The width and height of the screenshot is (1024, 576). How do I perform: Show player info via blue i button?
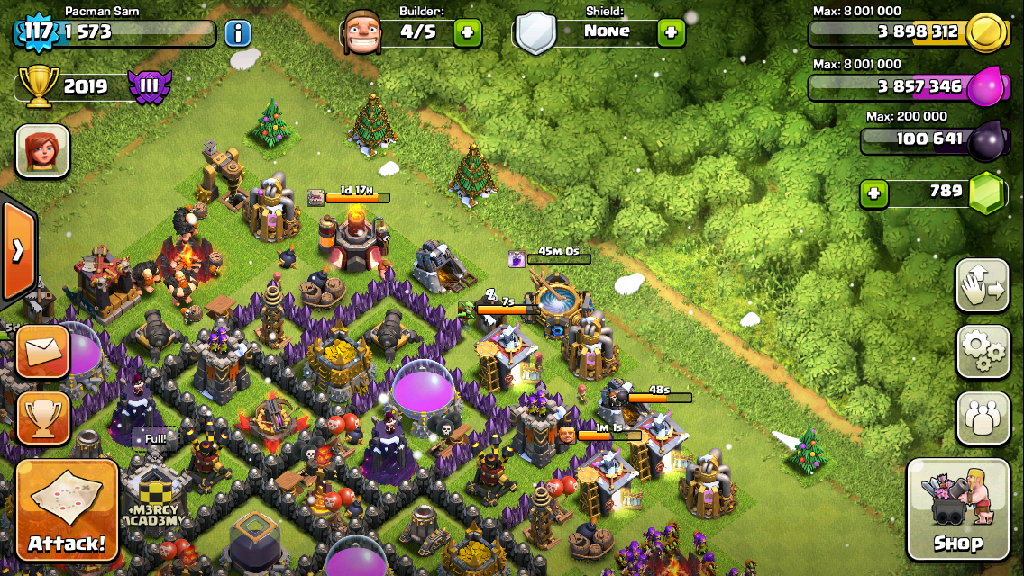coord(238,33)
